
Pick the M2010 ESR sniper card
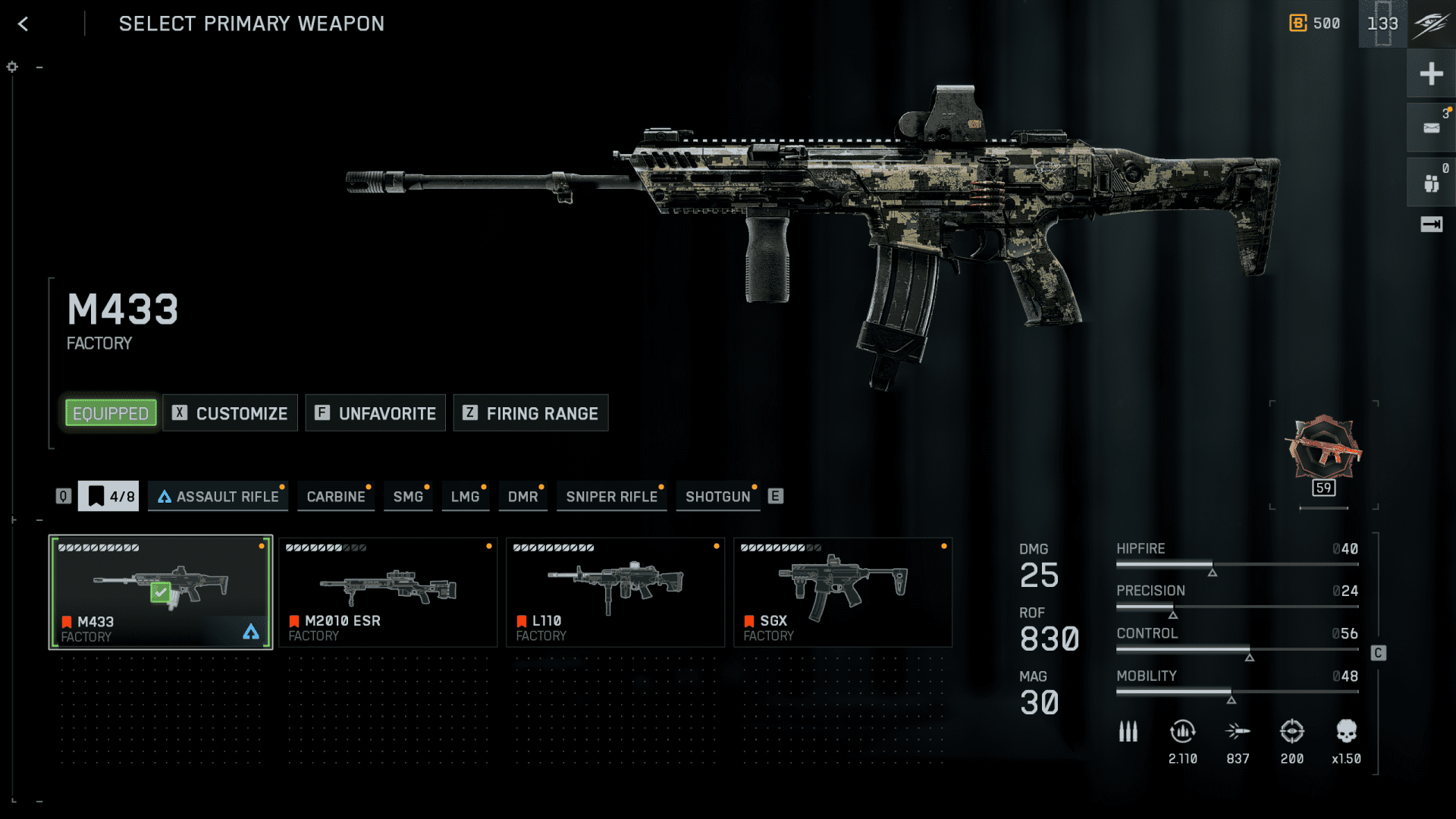[388, 592]
